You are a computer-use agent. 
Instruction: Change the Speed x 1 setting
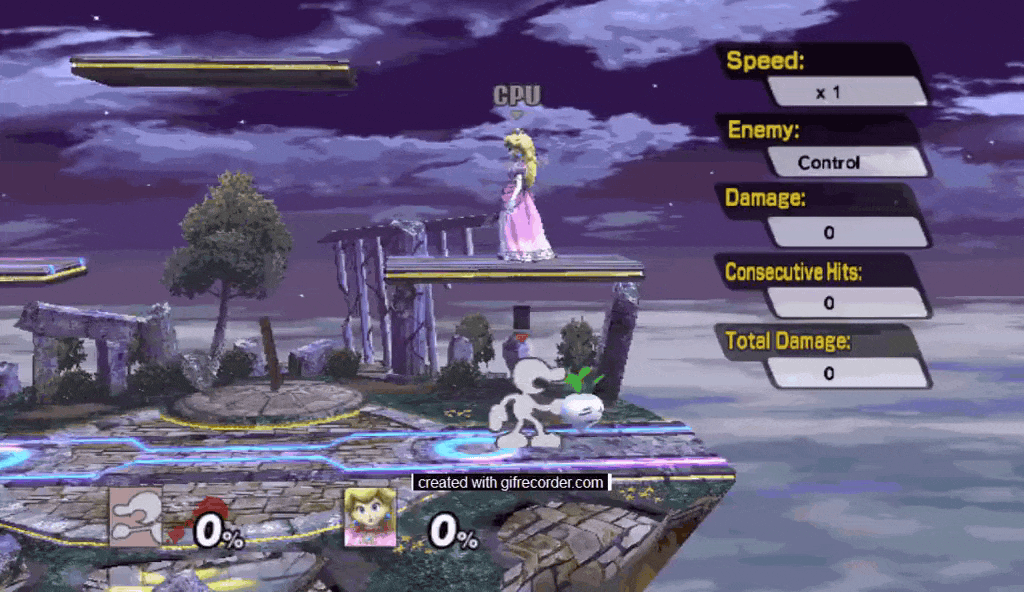tap(848, 92)
